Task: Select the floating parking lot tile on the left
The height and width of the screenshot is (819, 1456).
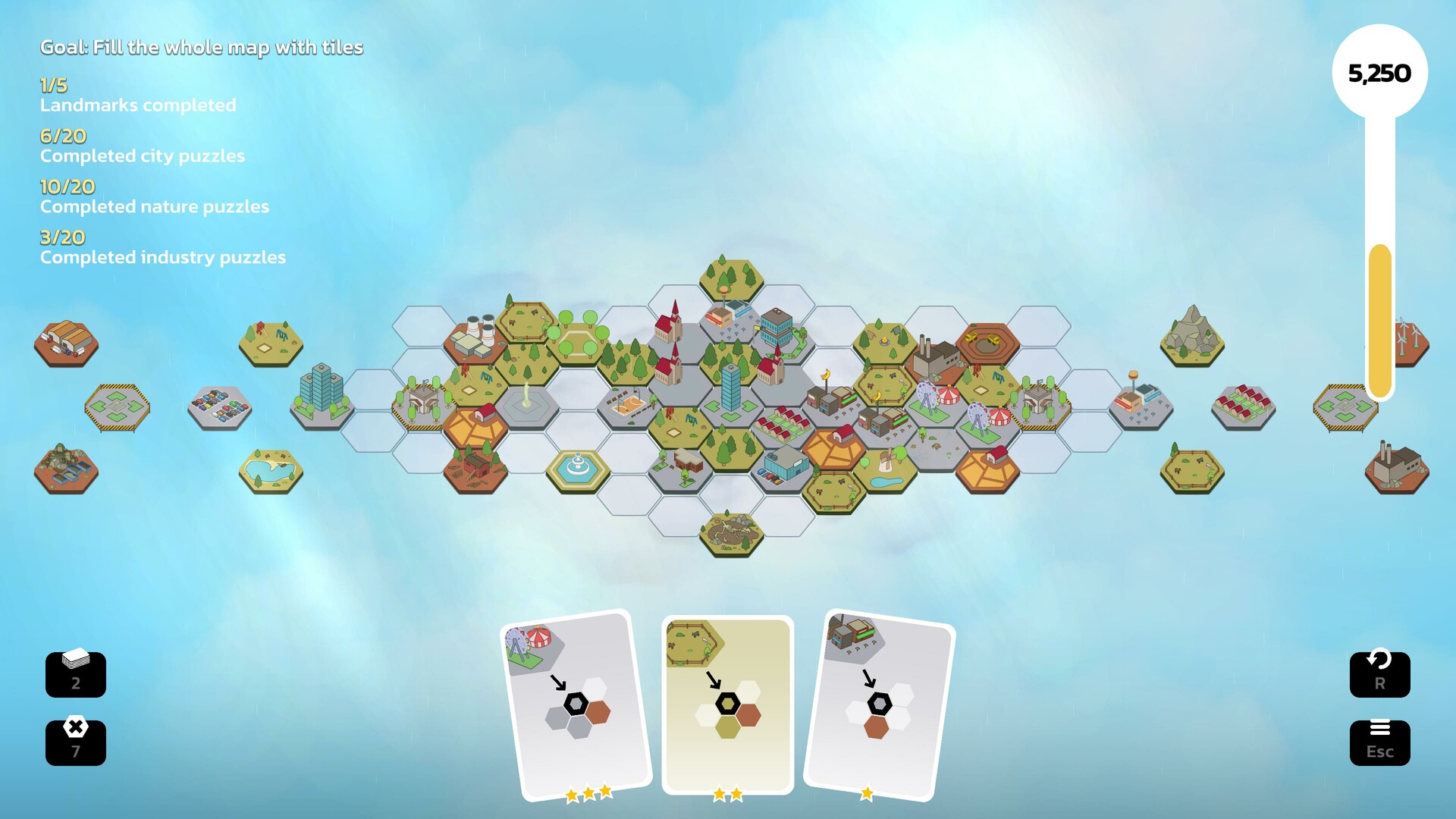Action: 220,407
